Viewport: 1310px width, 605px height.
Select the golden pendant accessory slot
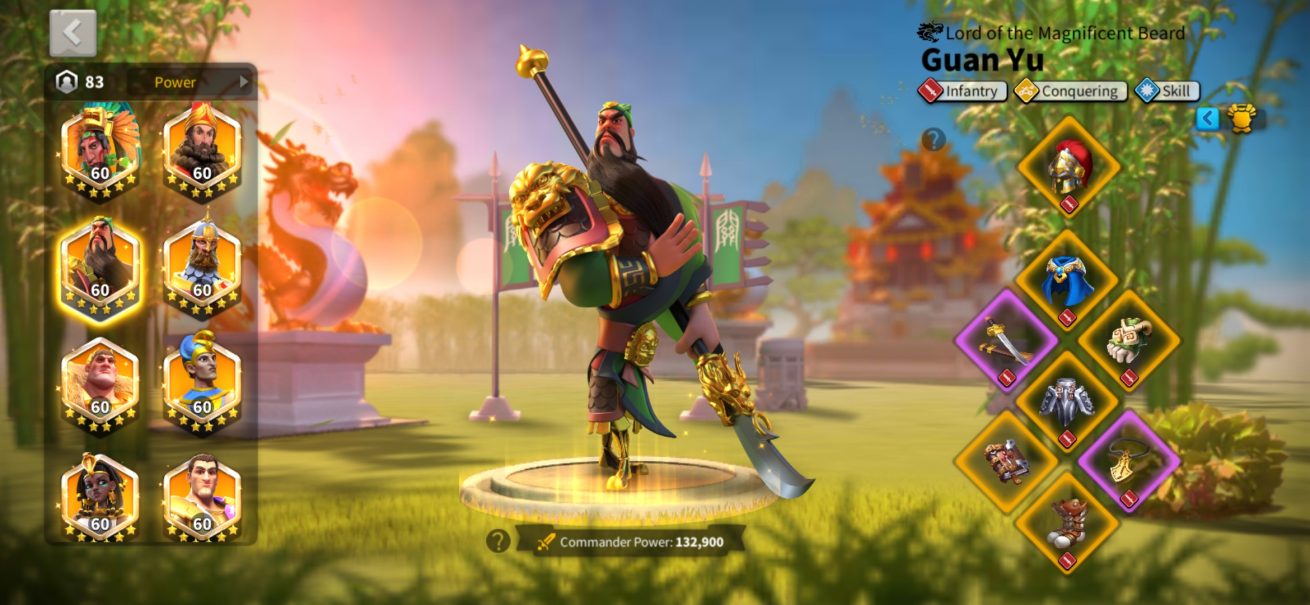point(1129,461)
